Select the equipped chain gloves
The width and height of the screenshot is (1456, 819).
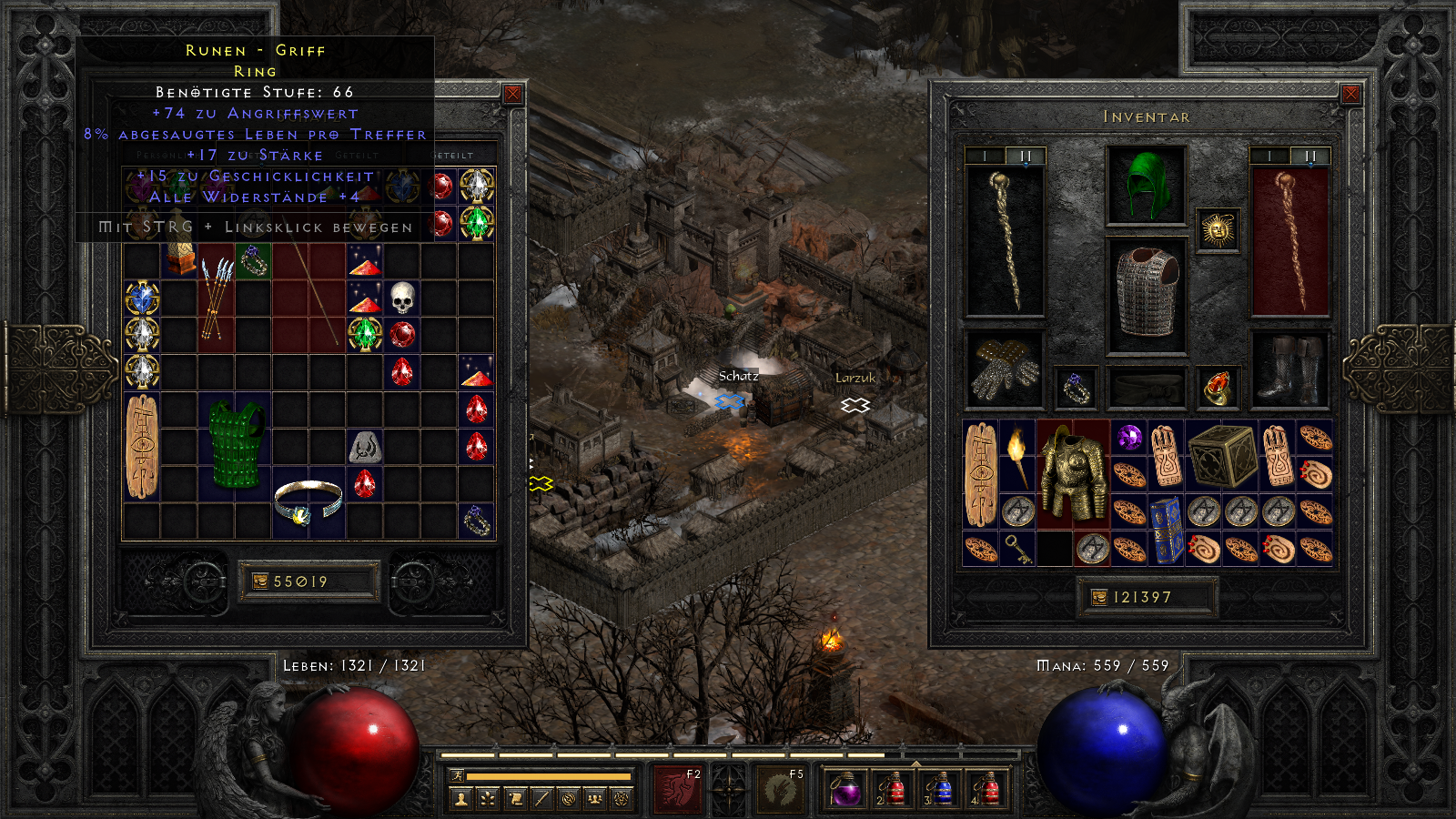(x=1005, y=369)
